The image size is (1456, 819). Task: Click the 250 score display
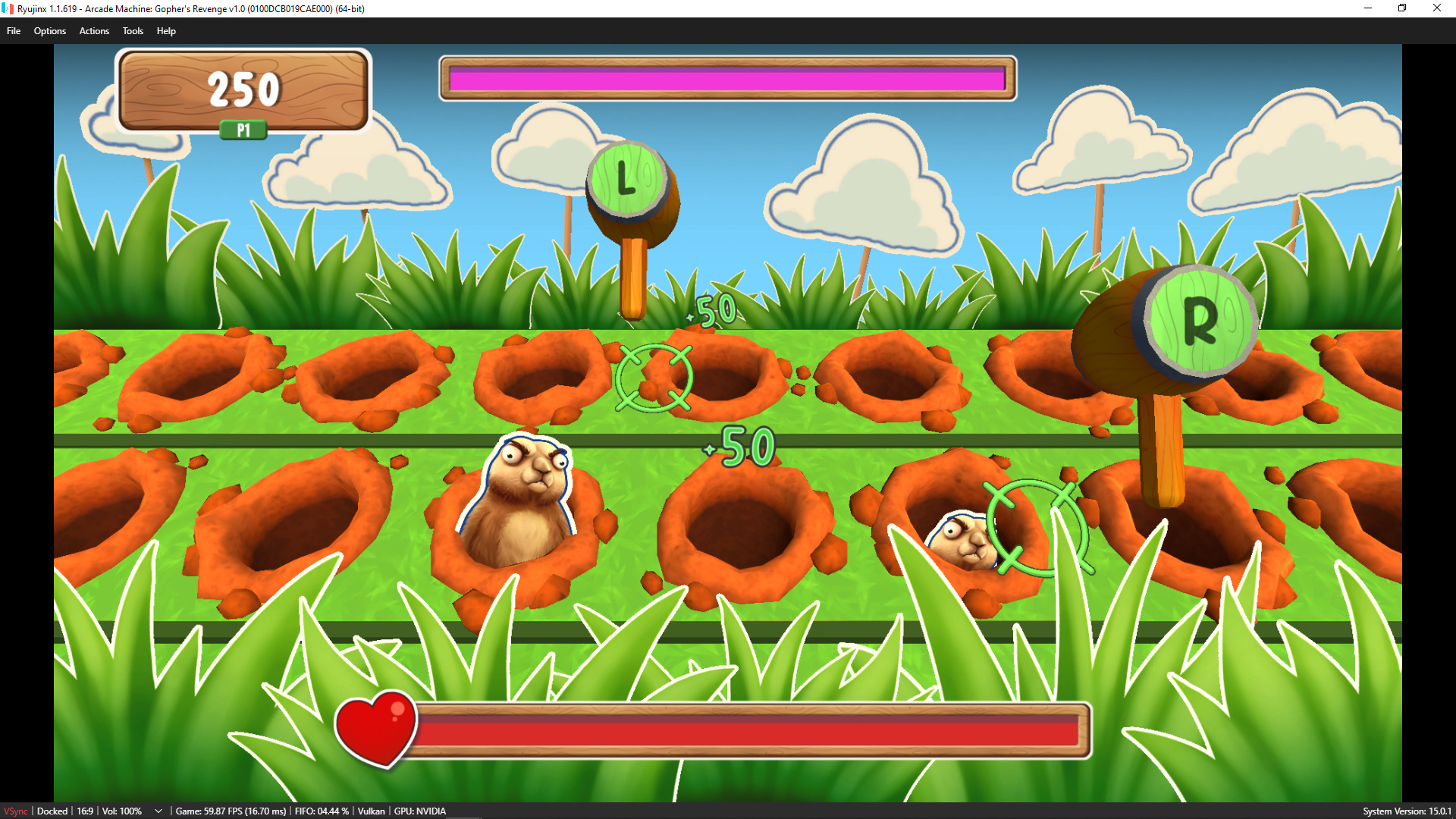coord(241,87)
